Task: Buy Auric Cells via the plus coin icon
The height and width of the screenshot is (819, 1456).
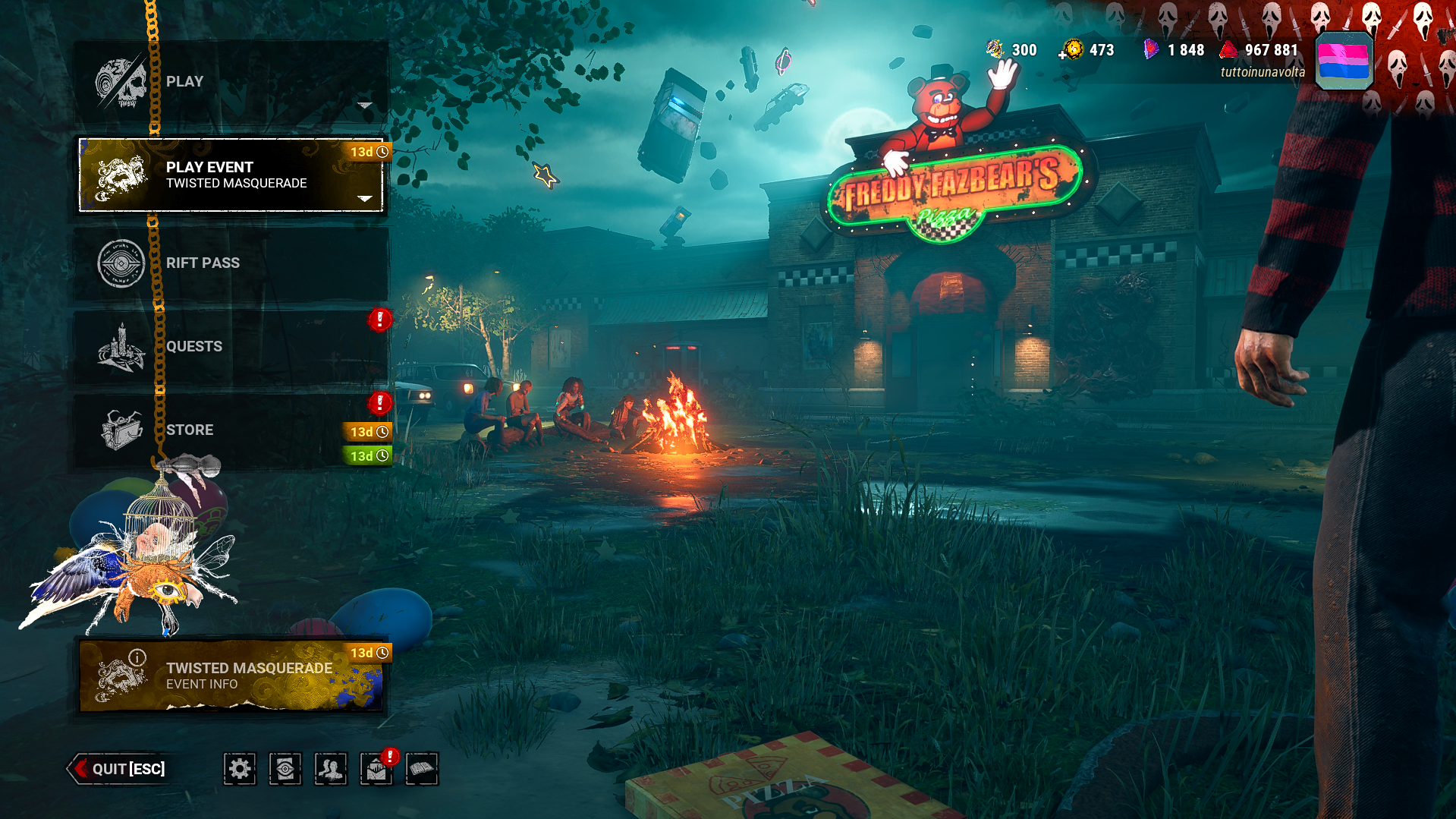Action: (1071, 51)
